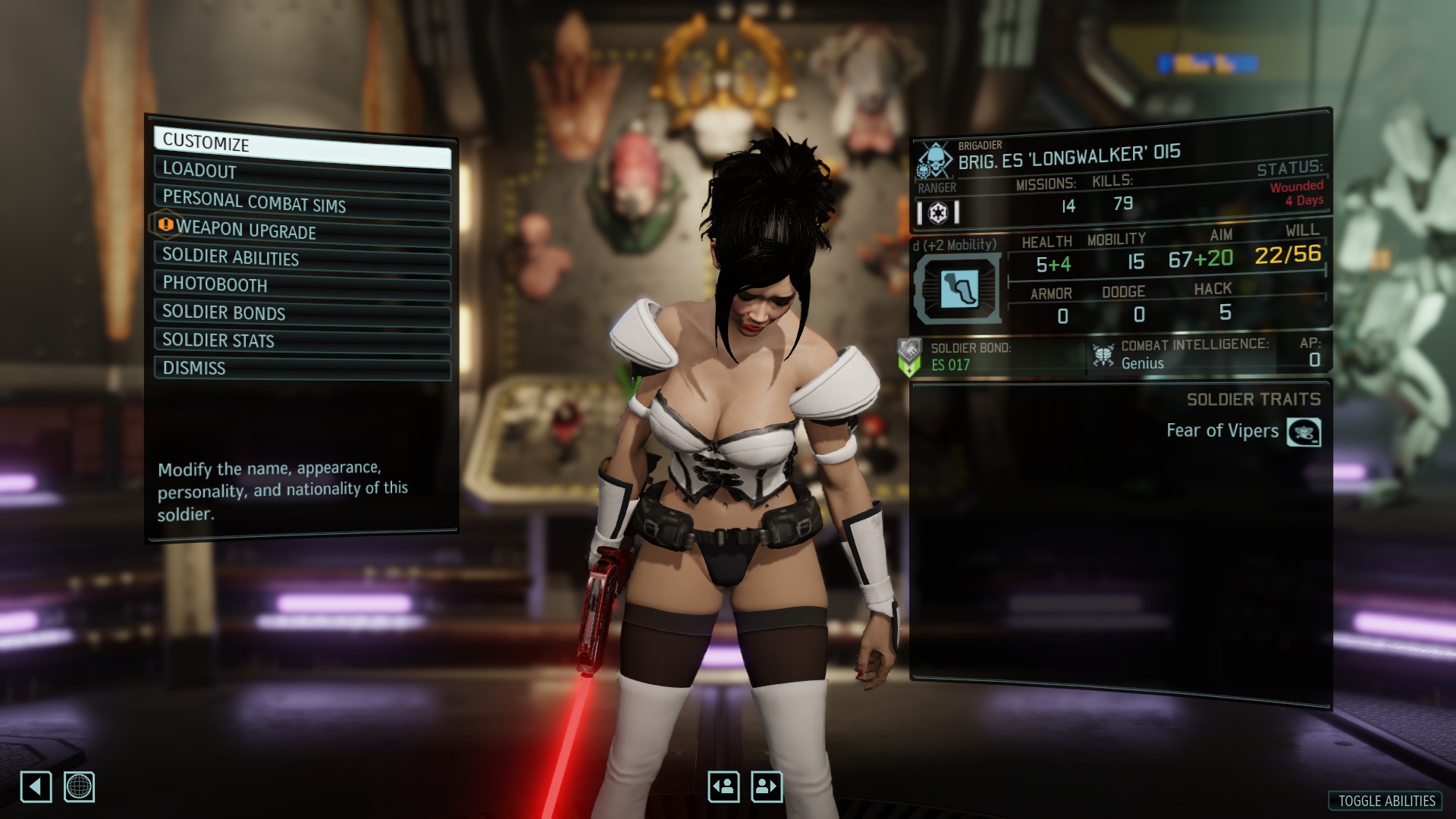1456x819 pixels.
Task: Click the back arrow button
Action: [x=36, y=786]
